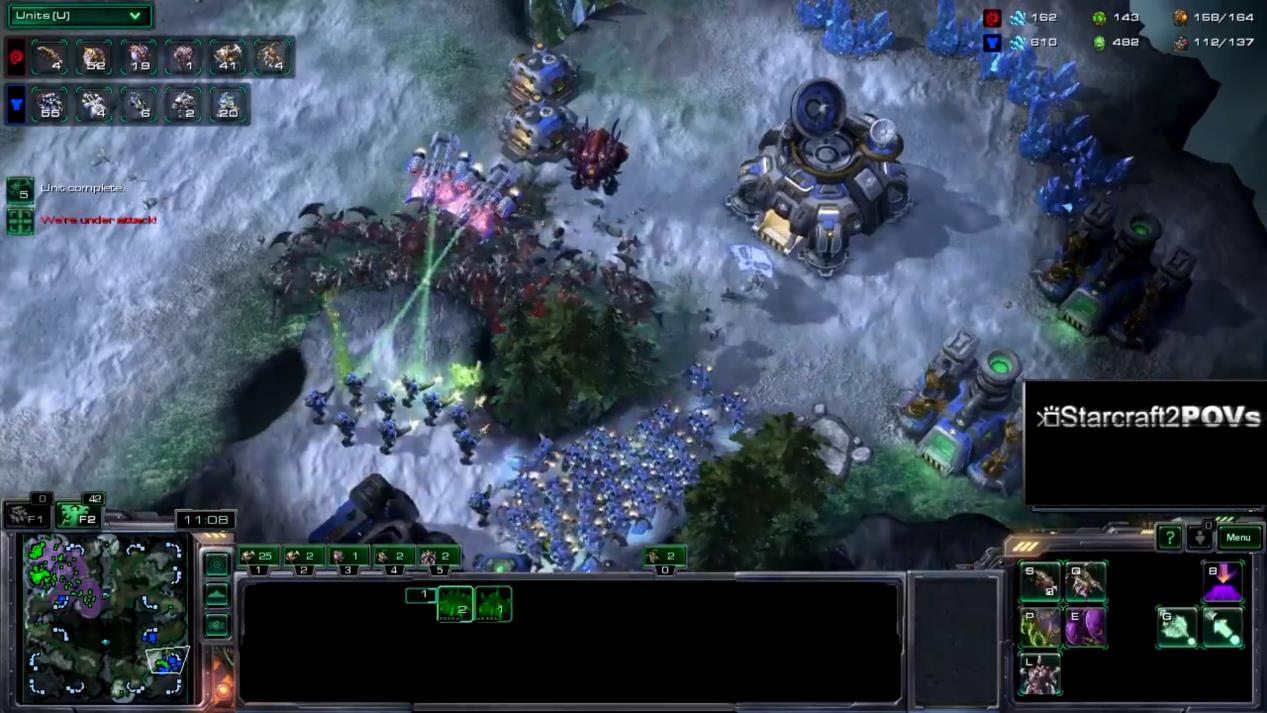Click the minimap
This screenshot has height=713, width=1267.
pos(106,617)
